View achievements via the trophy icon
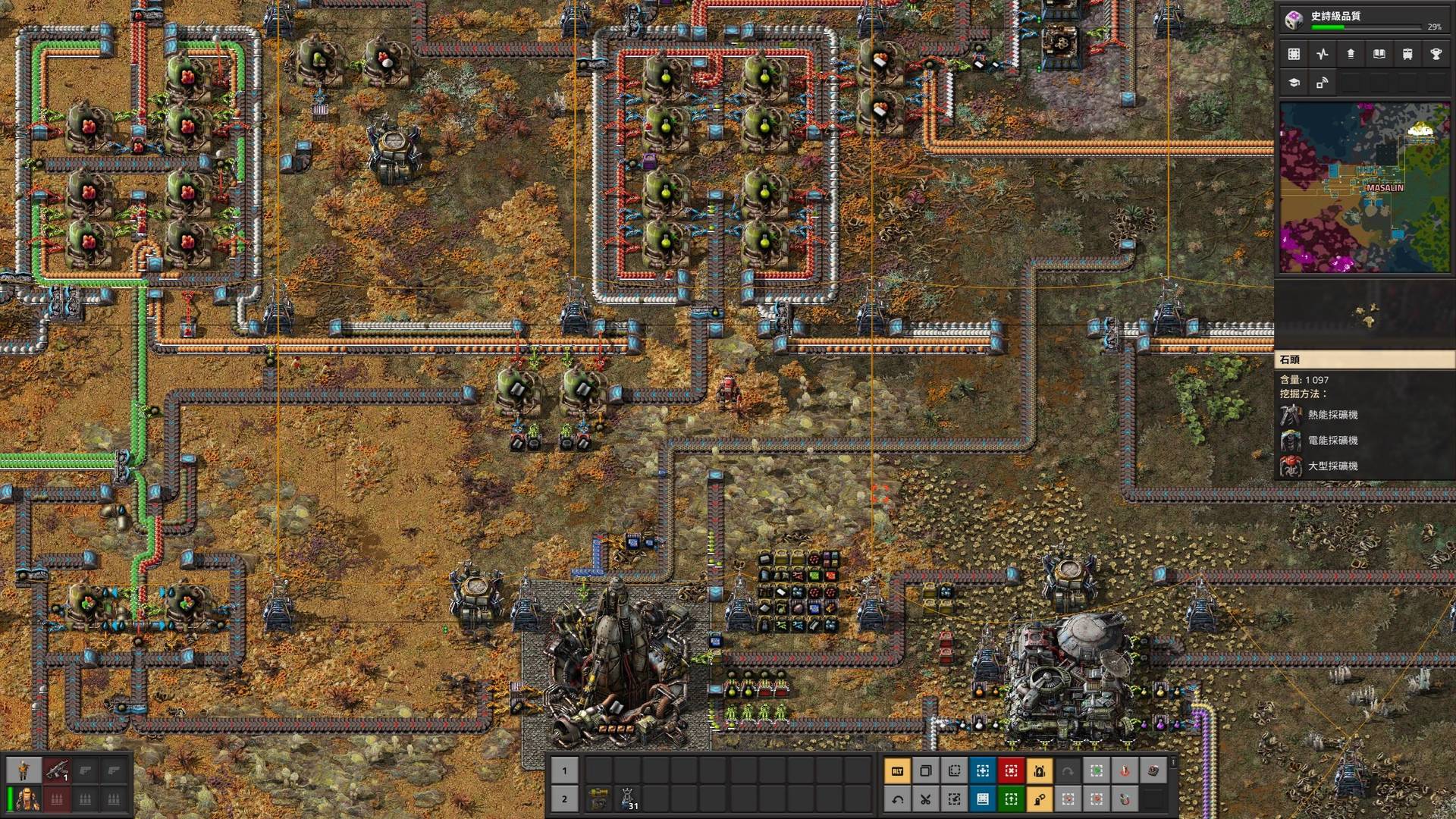This screenshot has height=819, width=1456. [1436, 54]
